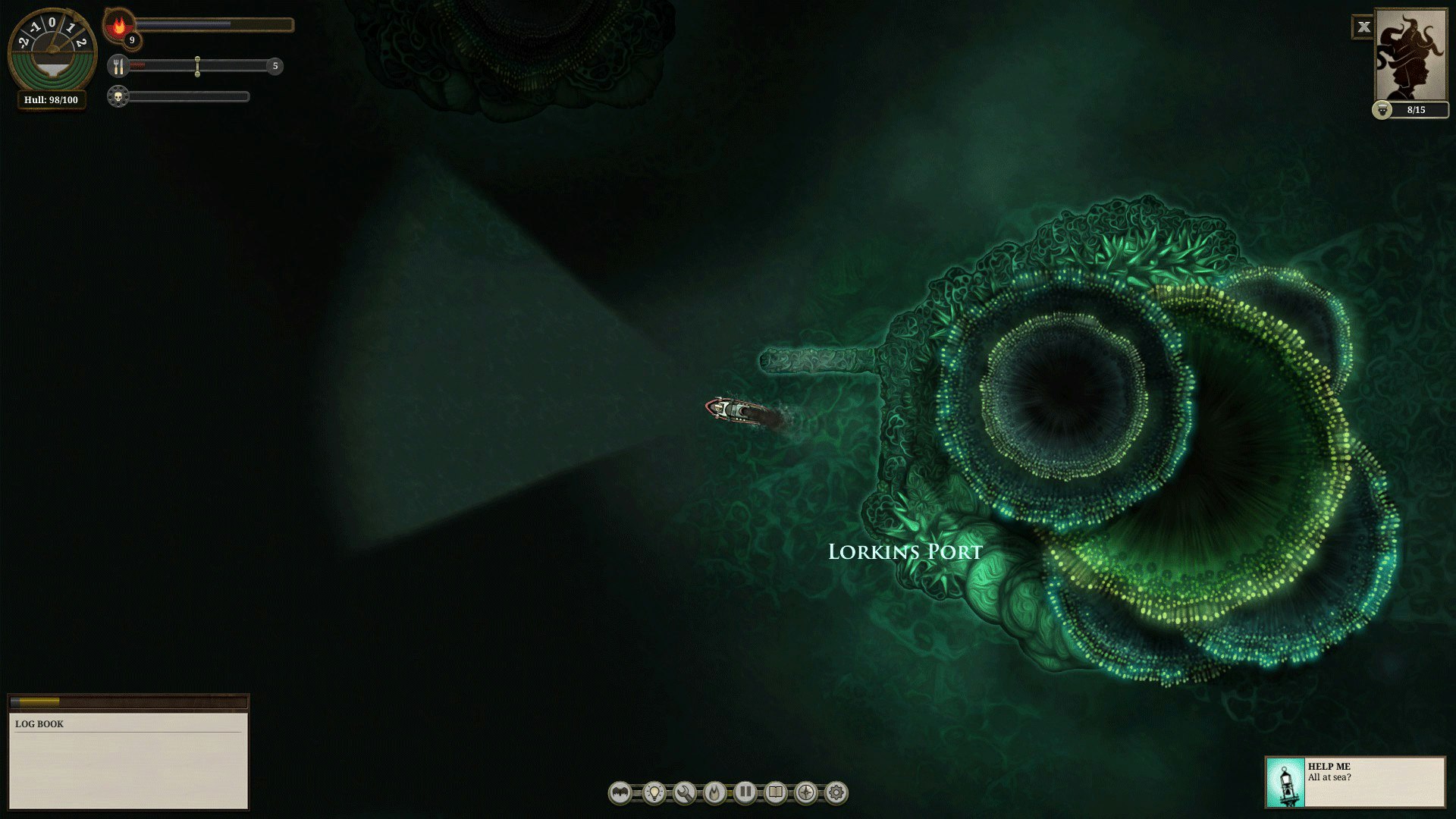Image resolution: width=1456 pixels, height=819 pixels.
Task: Open the journal with the book icon
Action: pyautogui.click(x=774, y=793)
